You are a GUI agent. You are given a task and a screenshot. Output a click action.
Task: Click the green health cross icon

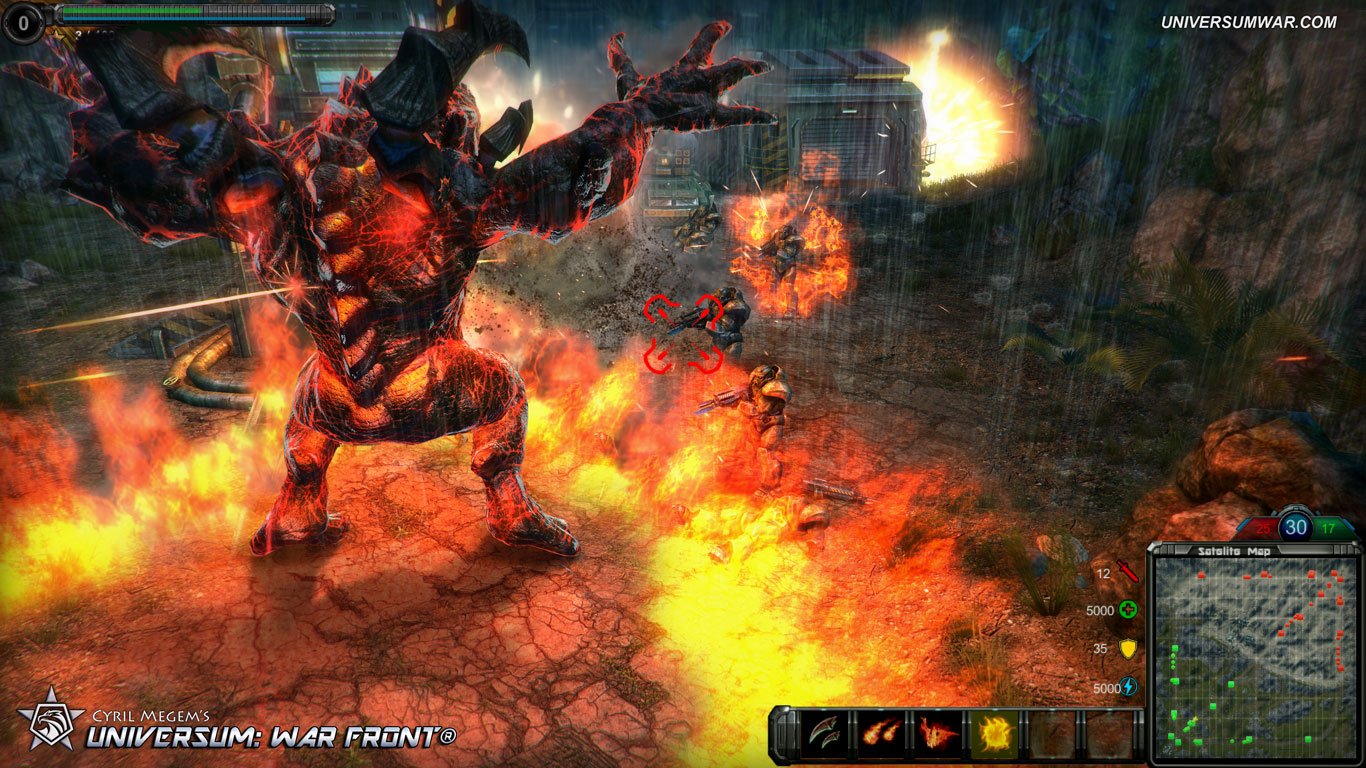click(x=1128, y=608)
